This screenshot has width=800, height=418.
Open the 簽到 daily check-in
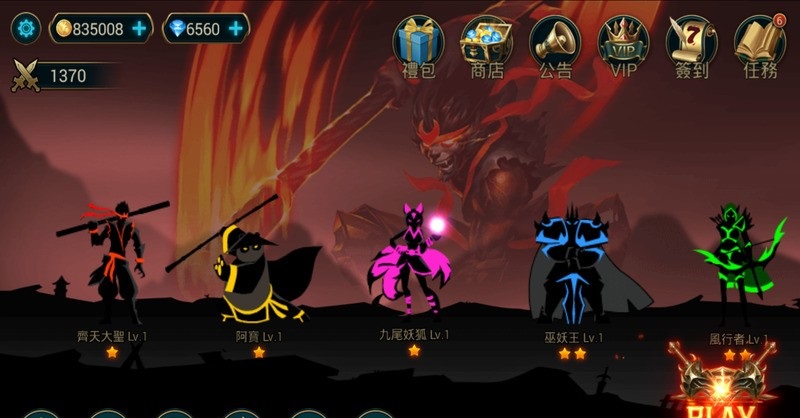(692, 43)
